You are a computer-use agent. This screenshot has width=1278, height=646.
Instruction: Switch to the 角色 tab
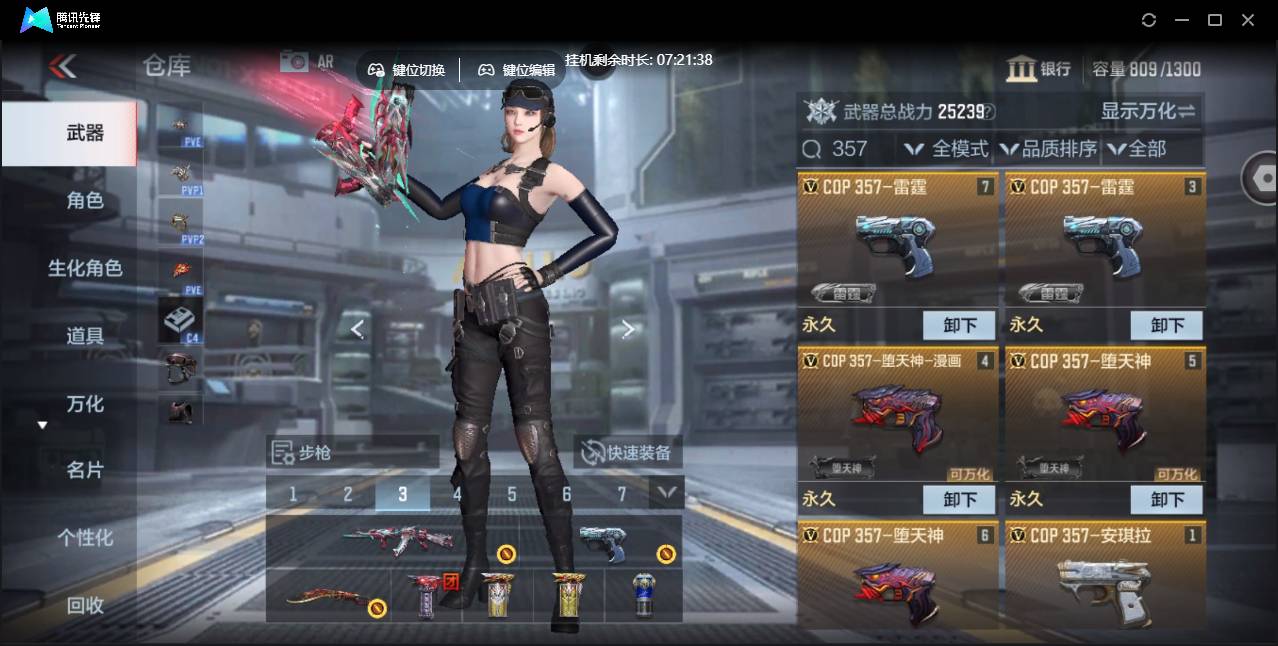point(85,200)
